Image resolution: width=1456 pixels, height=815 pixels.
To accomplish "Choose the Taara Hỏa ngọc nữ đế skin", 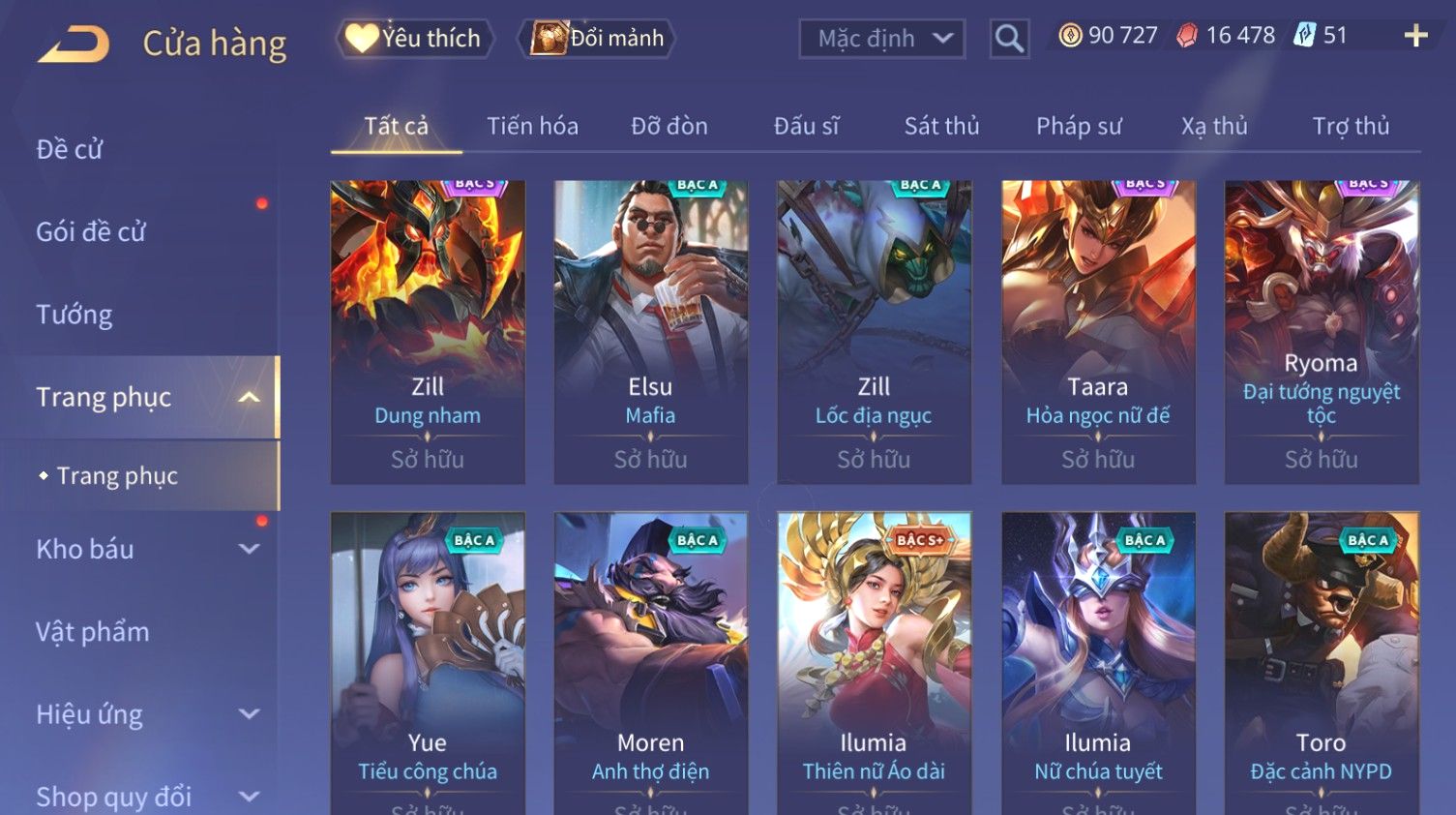I will tap(1098, 331).
